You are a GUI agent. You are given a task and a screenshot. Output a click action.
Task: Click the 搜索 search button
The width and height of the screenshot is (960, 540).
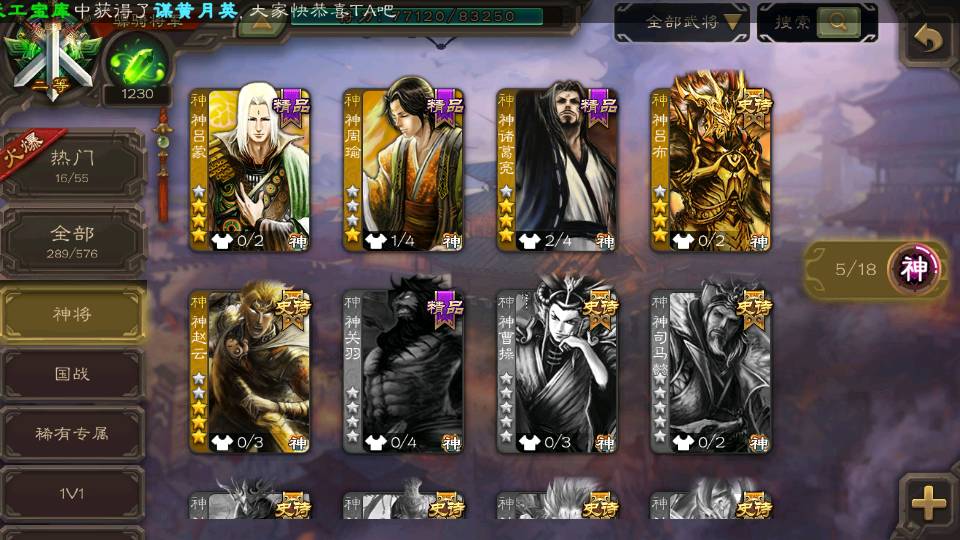(817, 22)
